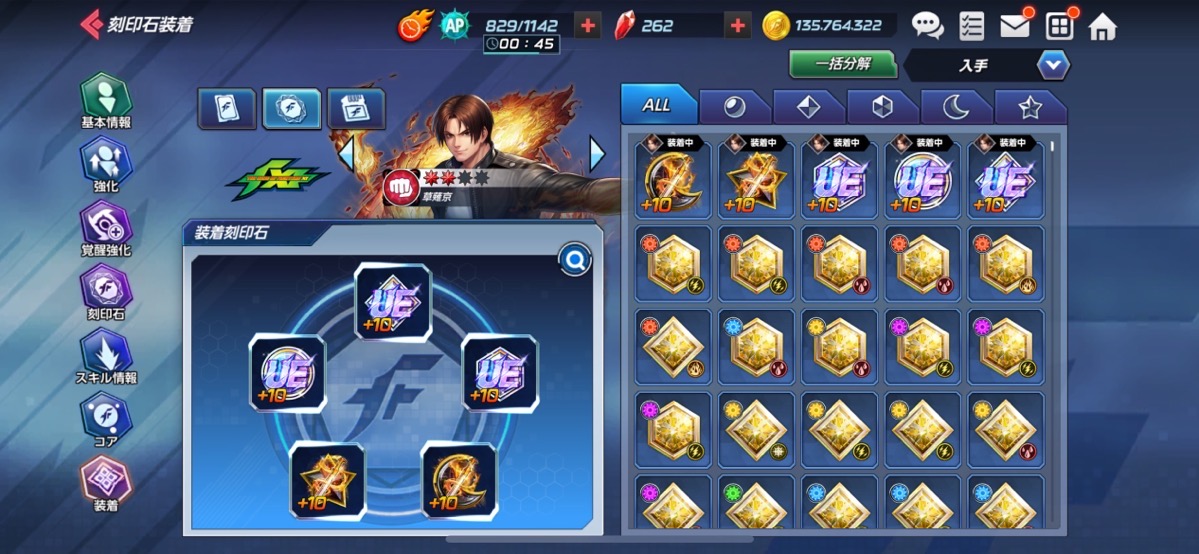Switch to the star stone tab
The height and width of the screenshot is (554, 1199).
pyautogui.click(x=1029, y=107)
